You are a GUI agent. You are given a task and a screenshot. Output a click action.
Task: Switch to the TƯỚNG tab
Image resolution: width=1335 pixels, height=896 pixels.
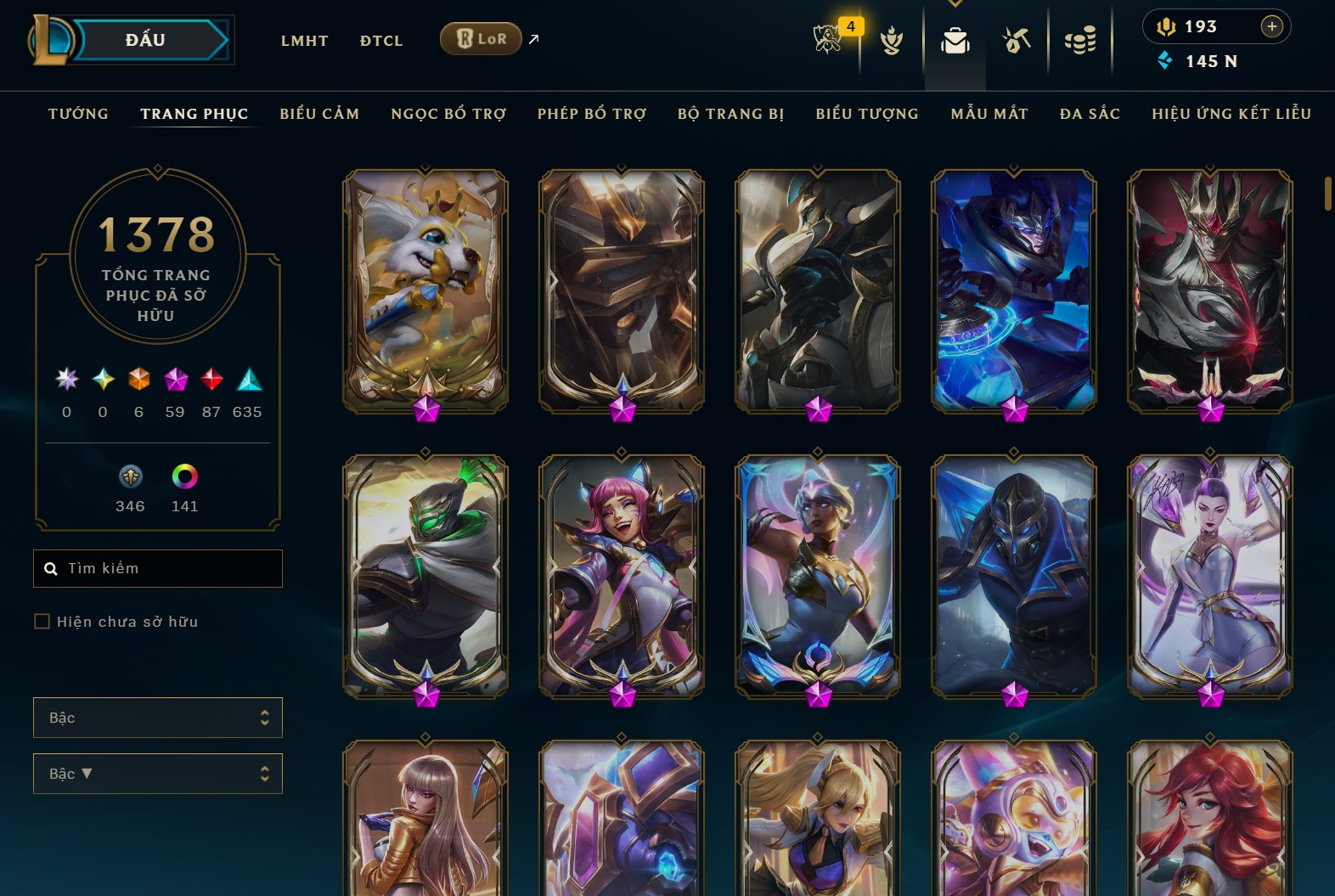coord(78,114)
